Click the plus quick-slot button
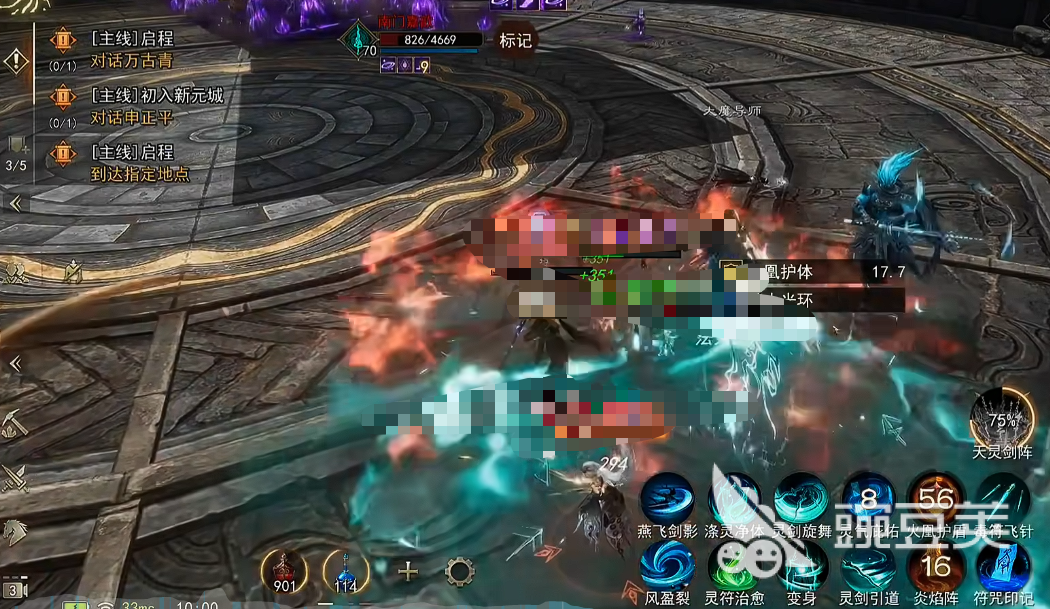Viewport: 1050px width, 609px height. click(407, 571)
